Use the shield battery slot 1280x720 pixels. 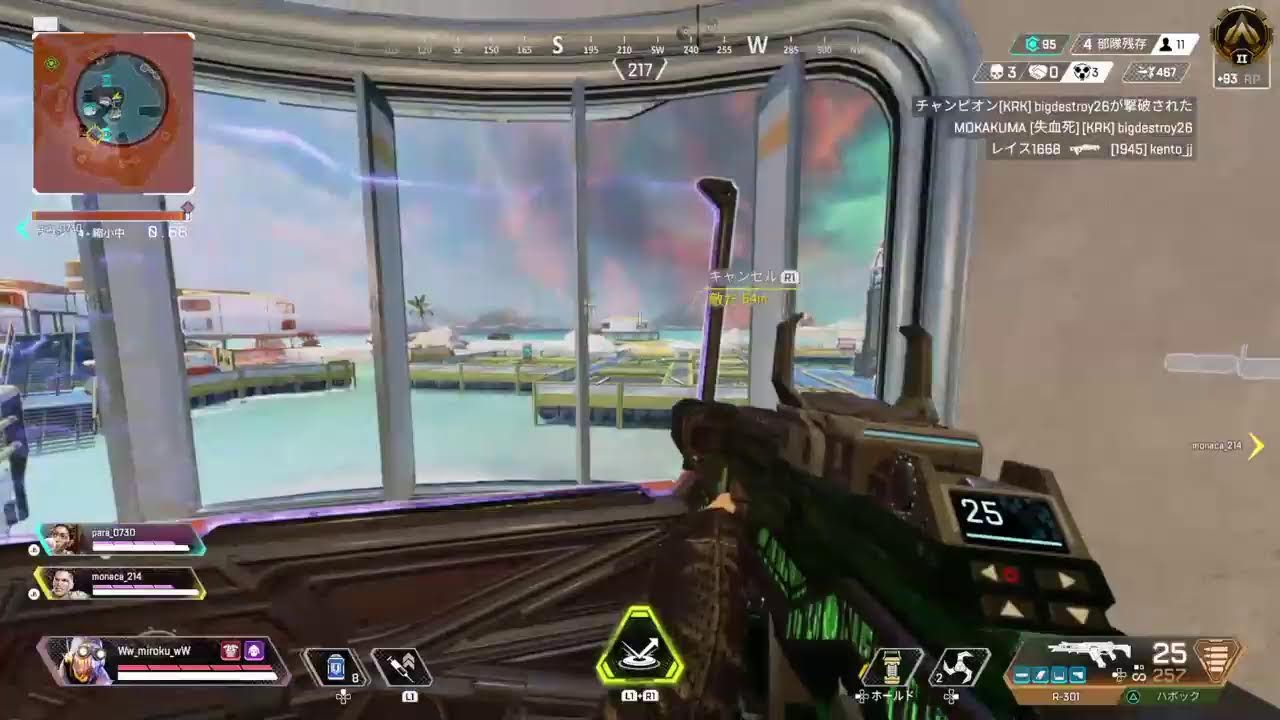click(x=336, y=667)
